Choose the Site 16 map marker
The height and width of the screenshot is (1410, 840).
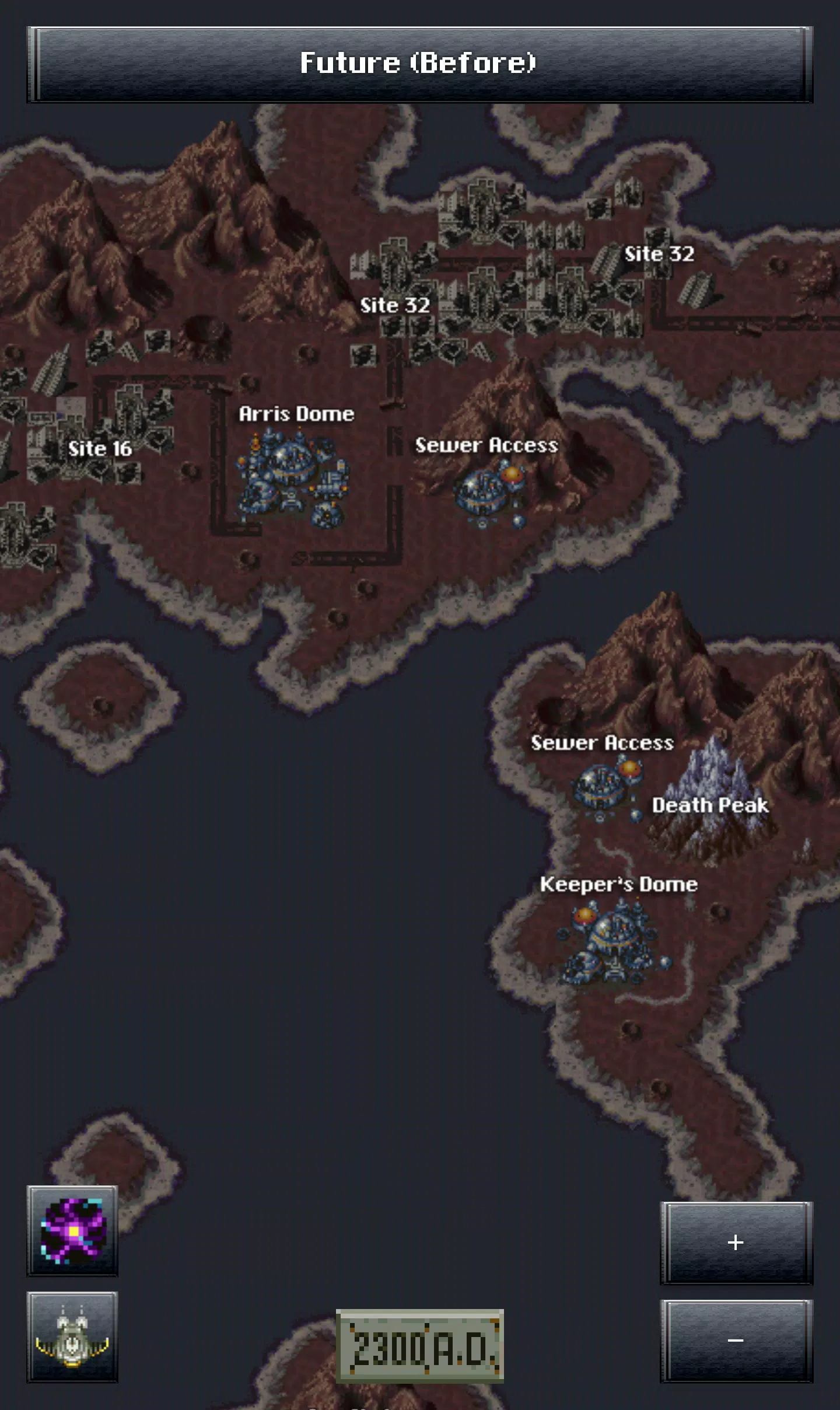pyautogui.click(x=100, y=448)
